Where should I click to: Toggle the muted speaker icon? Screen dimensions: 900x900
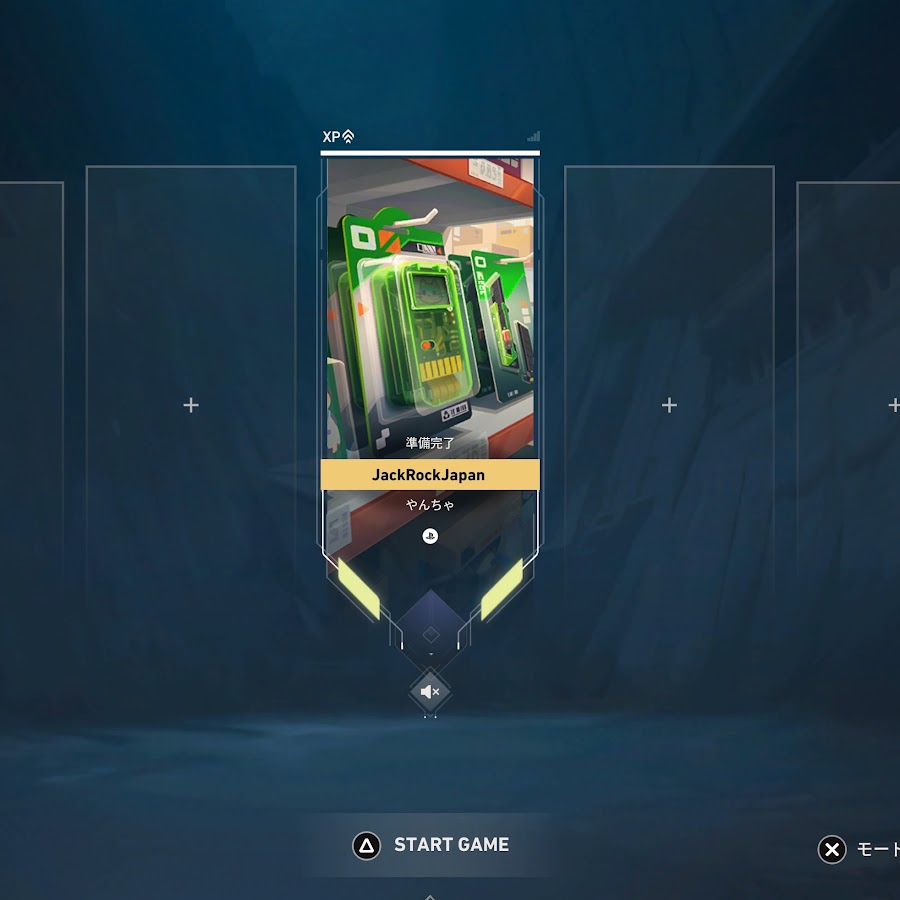coord(430,691)
